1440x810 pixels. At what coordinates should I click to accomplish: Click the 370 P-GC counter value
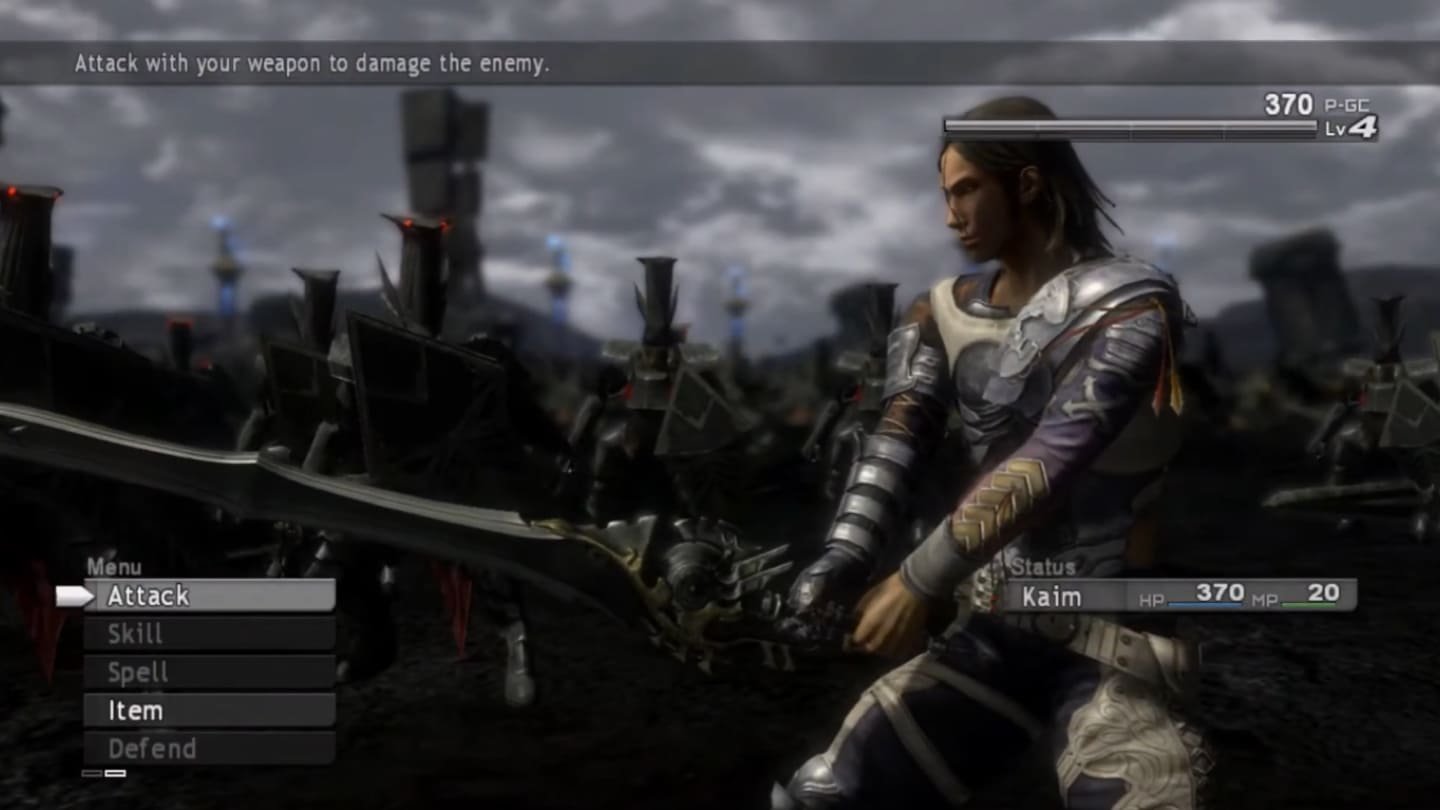(x=1290, y=104)
